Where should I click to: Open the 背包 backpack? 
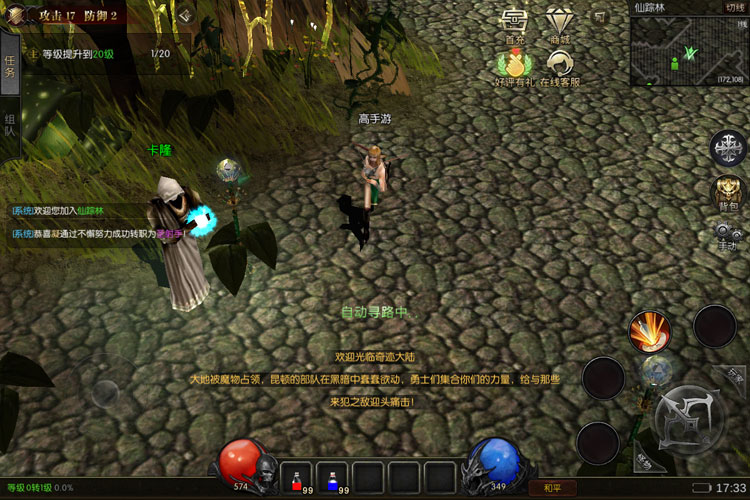(727, 192)
